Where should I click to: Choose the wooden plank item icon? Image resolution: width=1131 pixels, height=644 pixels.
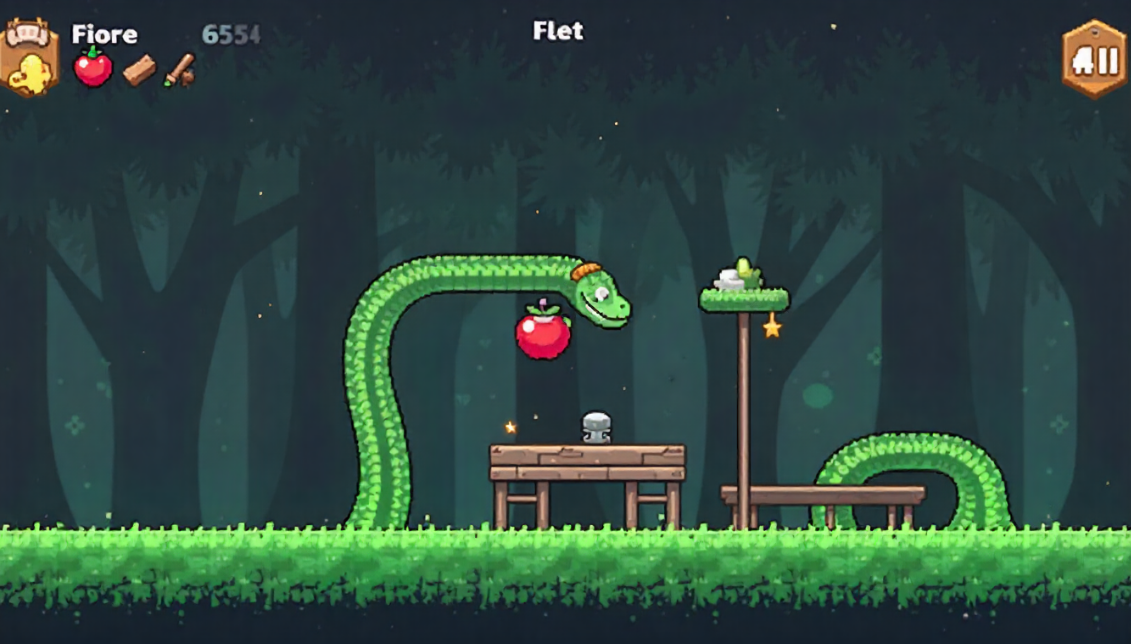[139, 70]
